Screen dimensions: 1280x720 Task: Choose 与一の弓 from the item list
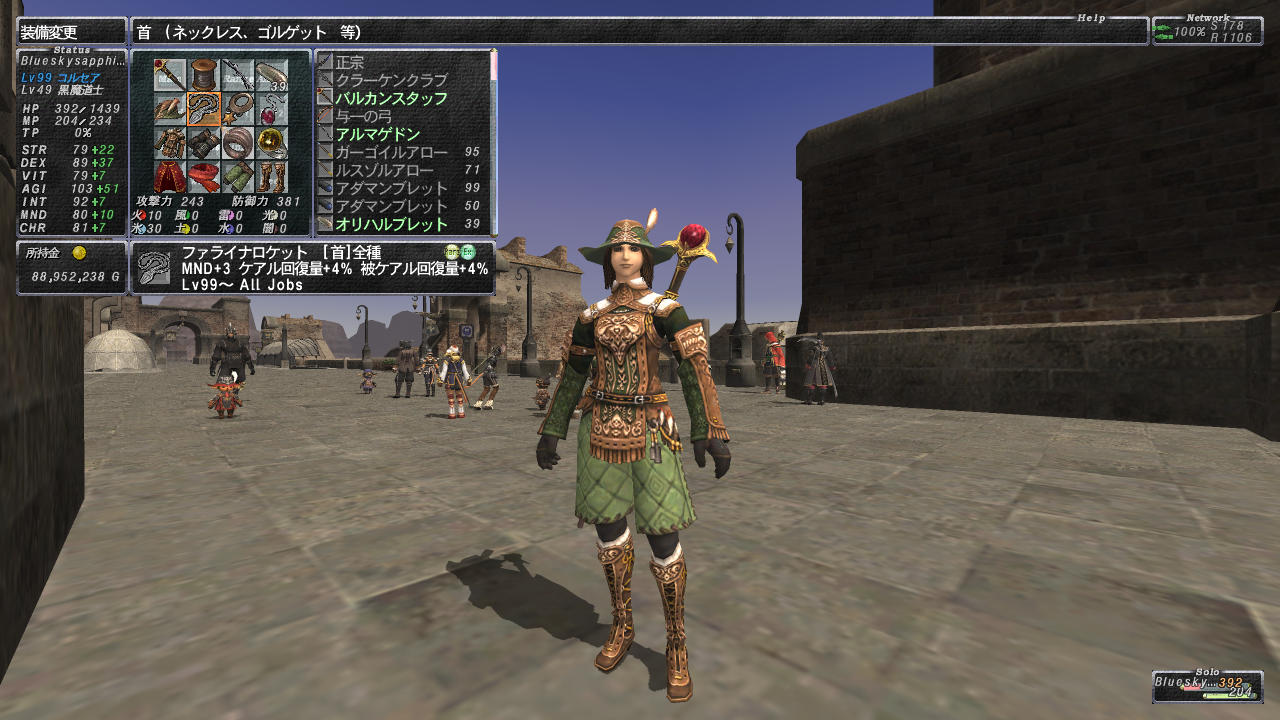(x=364, y=116)
